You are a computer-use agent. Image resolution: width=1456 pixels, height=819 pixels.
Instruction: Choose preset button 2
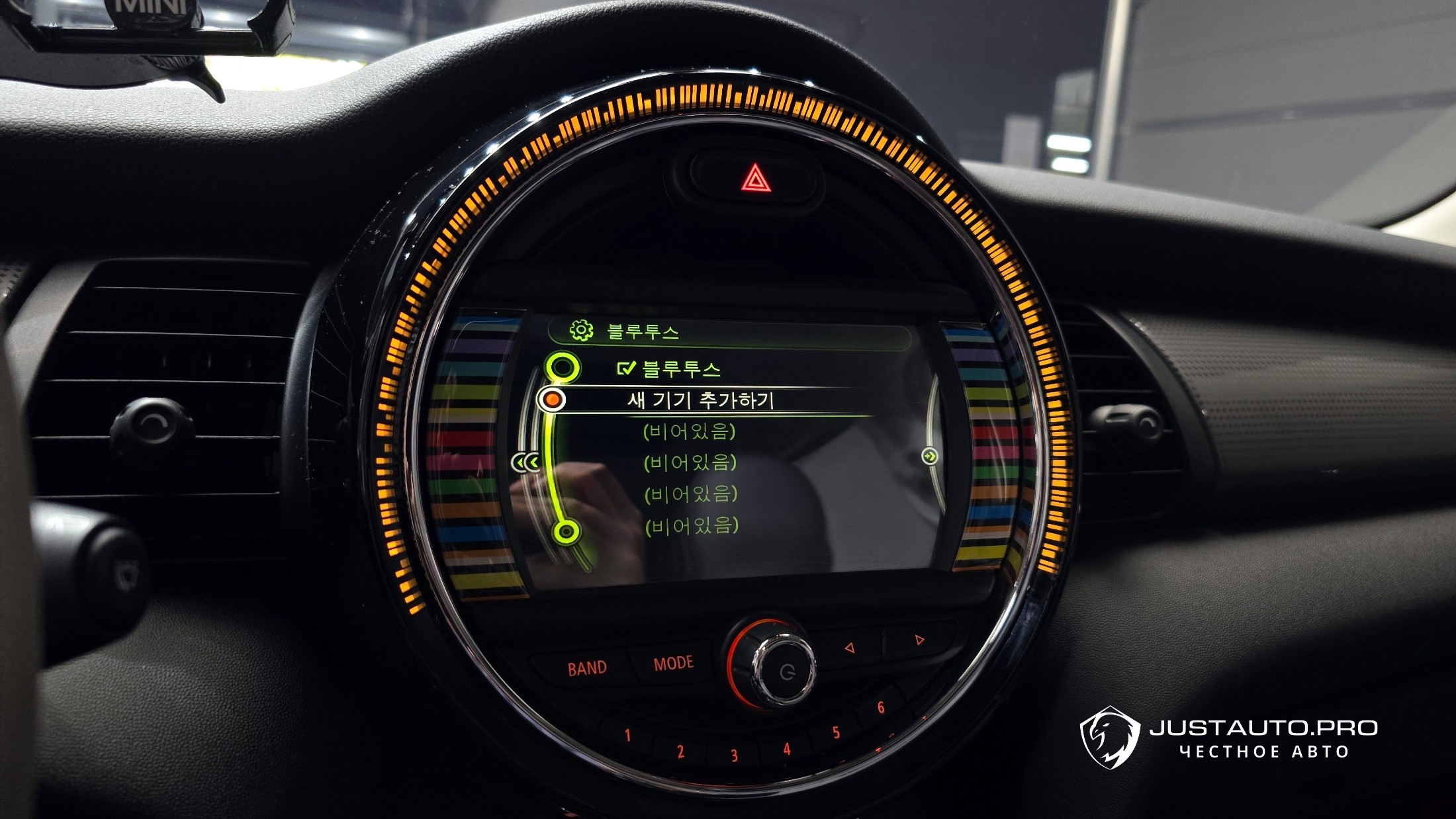680,751
